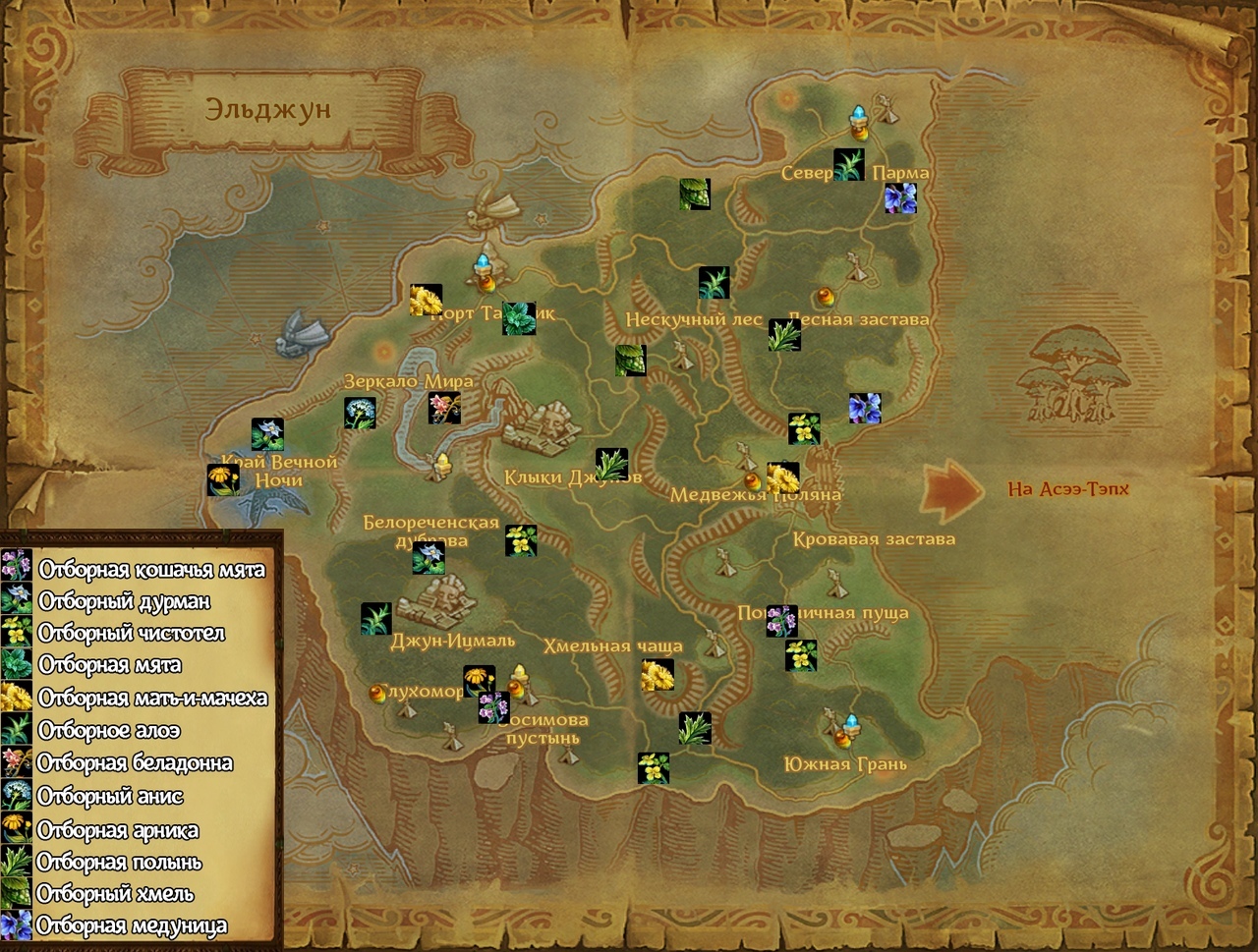Select the belladonna marker near Зеркало-Мира
The image size is (1258, 952).
444,408
